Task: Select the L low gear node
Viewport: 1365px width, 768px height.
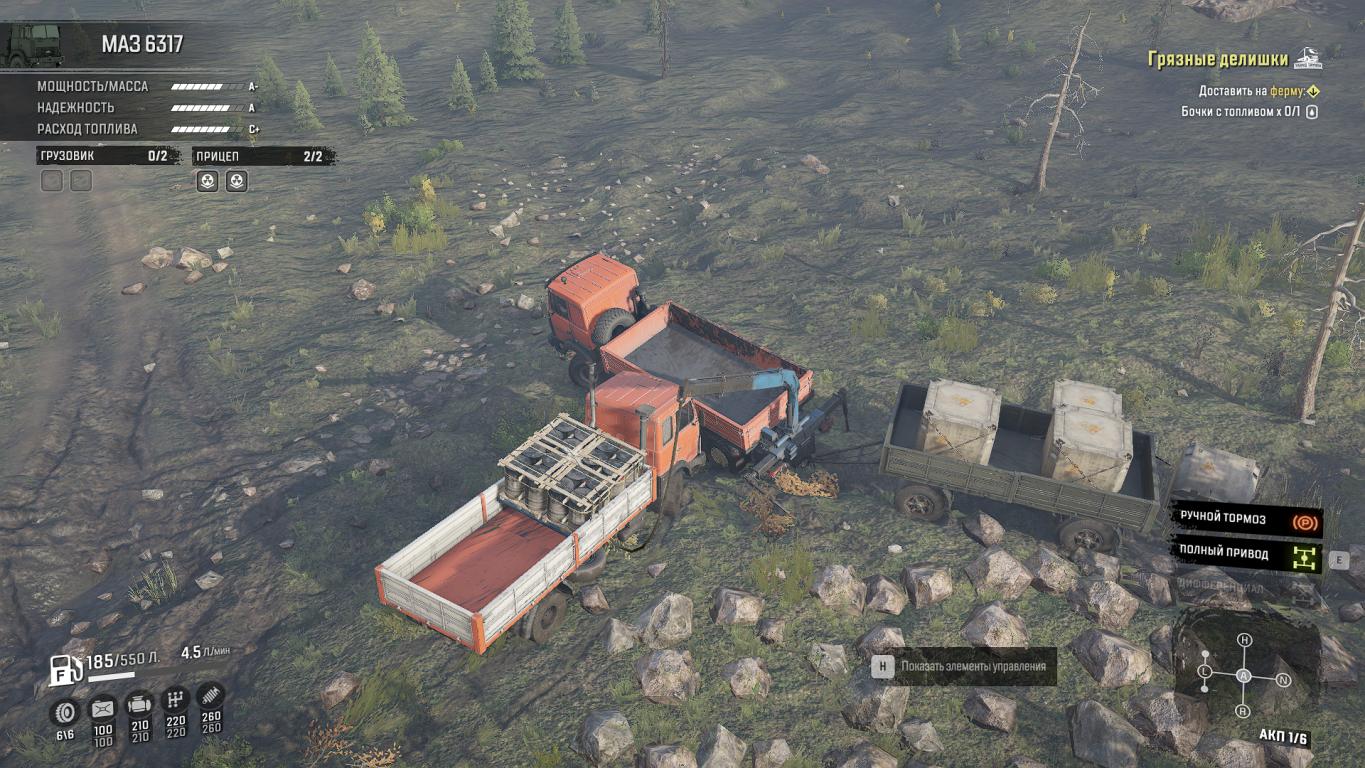Action: 1205,670
